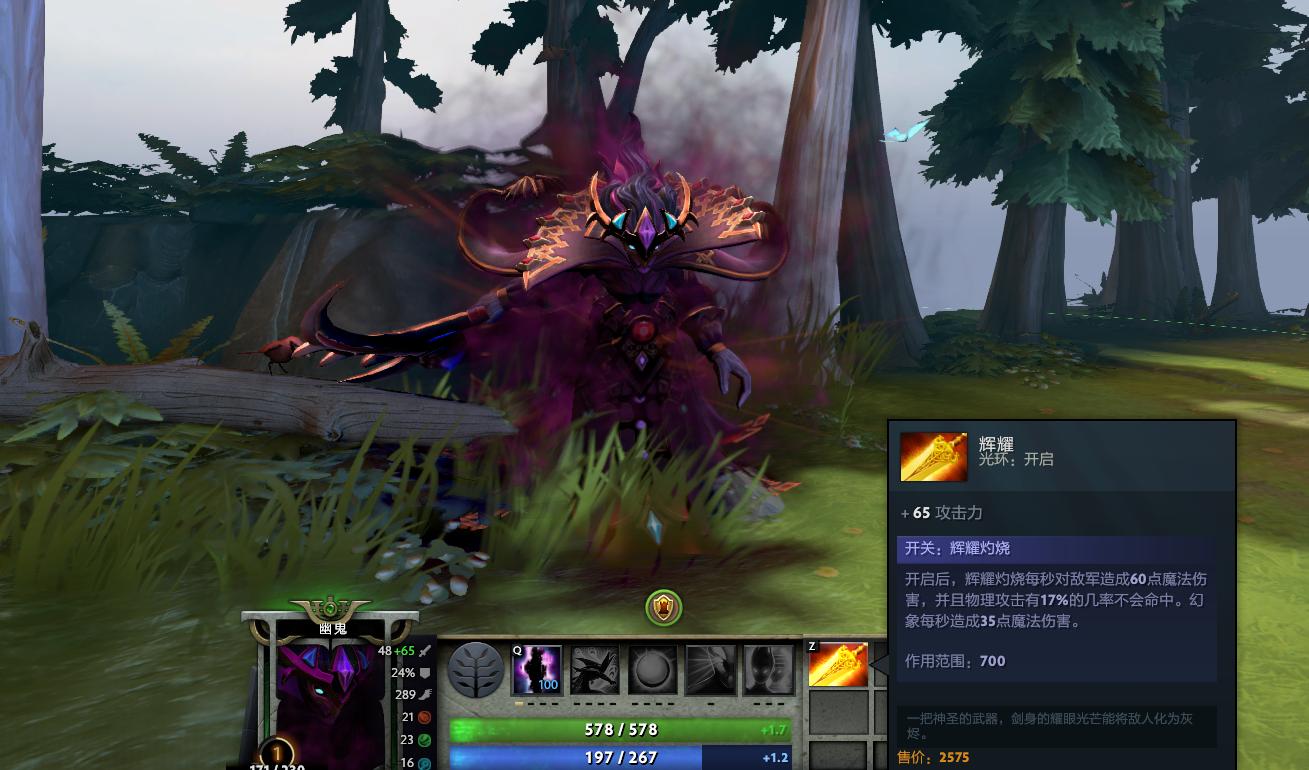Click the armor shield stat icon

pyautogui.click(x=424, y=673)
